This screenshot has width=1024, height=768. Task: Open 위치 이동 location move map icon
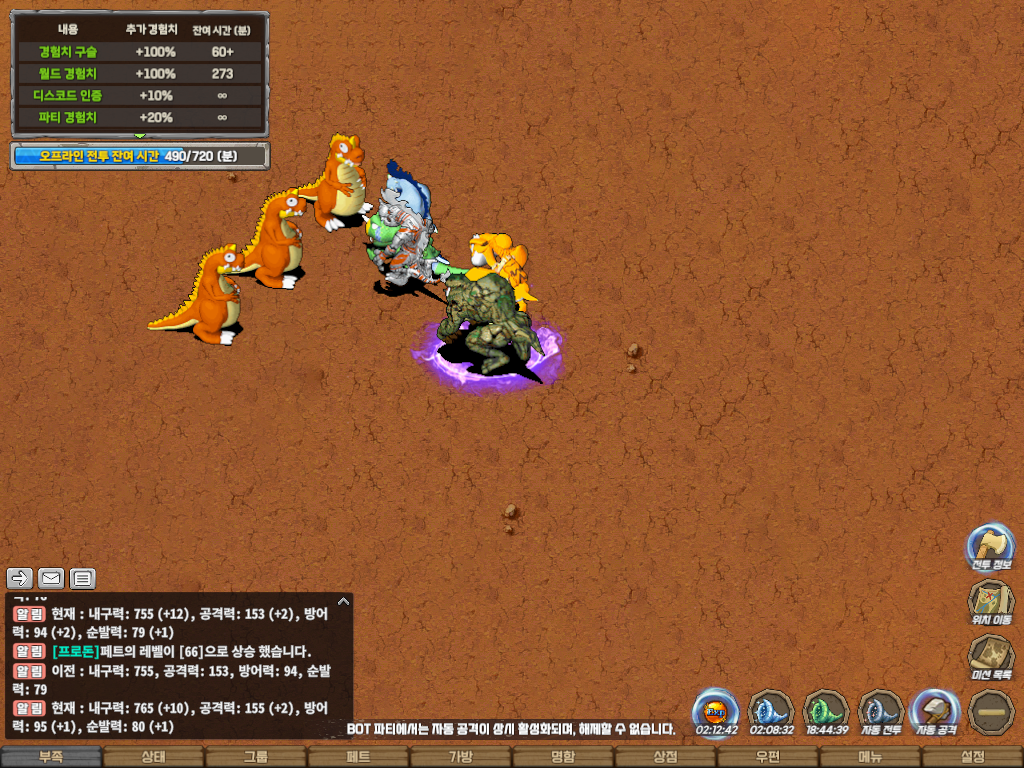[990, 602]
